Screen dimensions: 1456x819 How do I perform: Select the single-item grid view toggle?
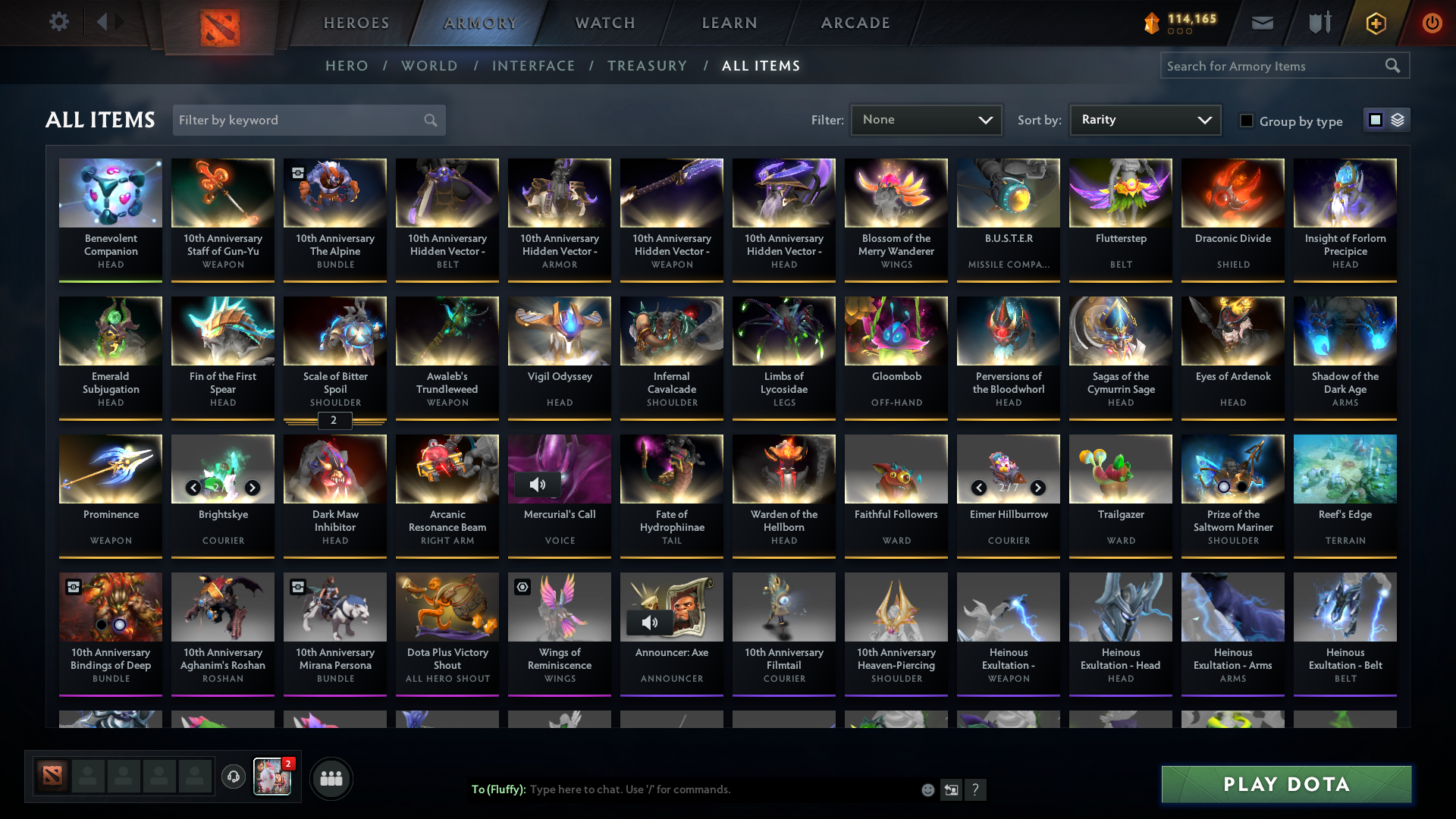[x=1377, y=120]
